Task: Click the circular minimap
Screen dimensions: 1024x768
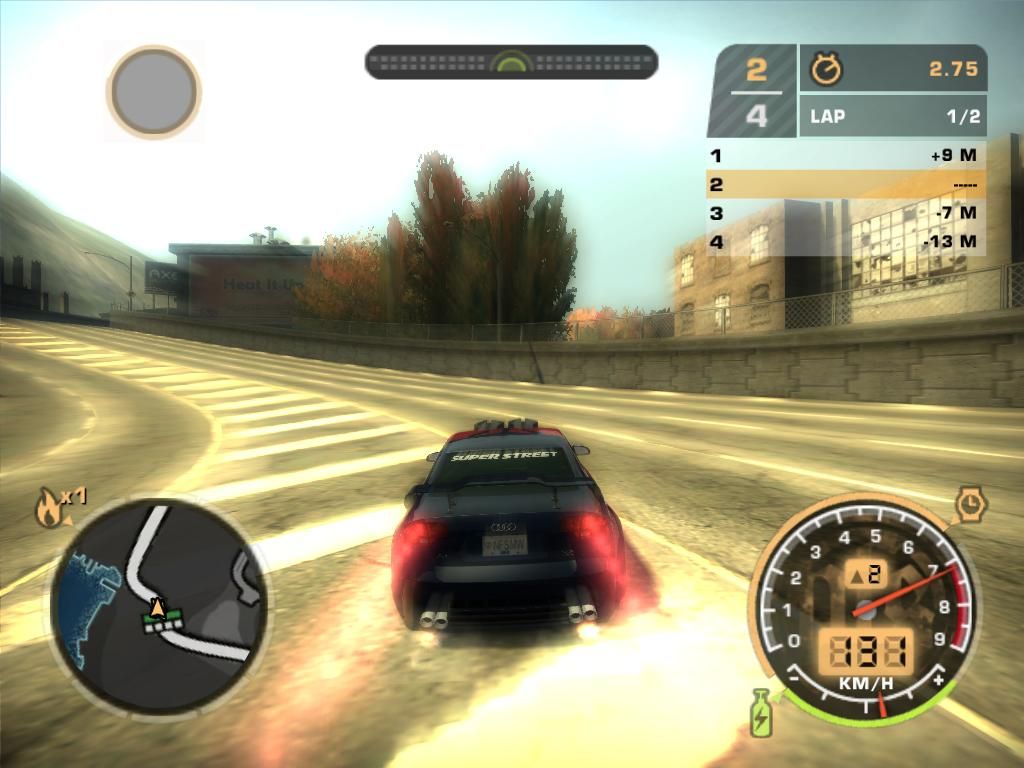Action: [x=158, y=606]
